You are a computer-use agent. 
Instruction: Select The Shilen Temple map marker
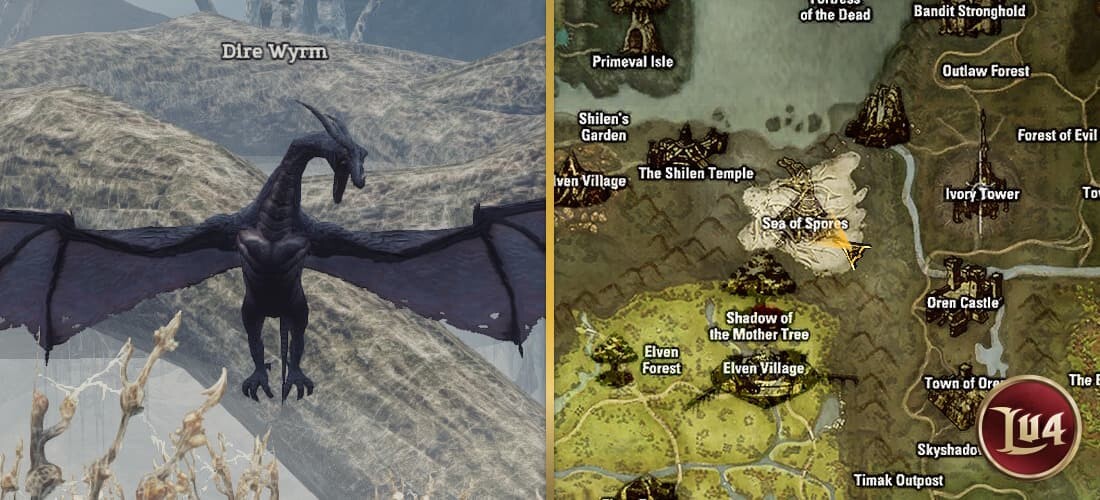pos(696,173)
